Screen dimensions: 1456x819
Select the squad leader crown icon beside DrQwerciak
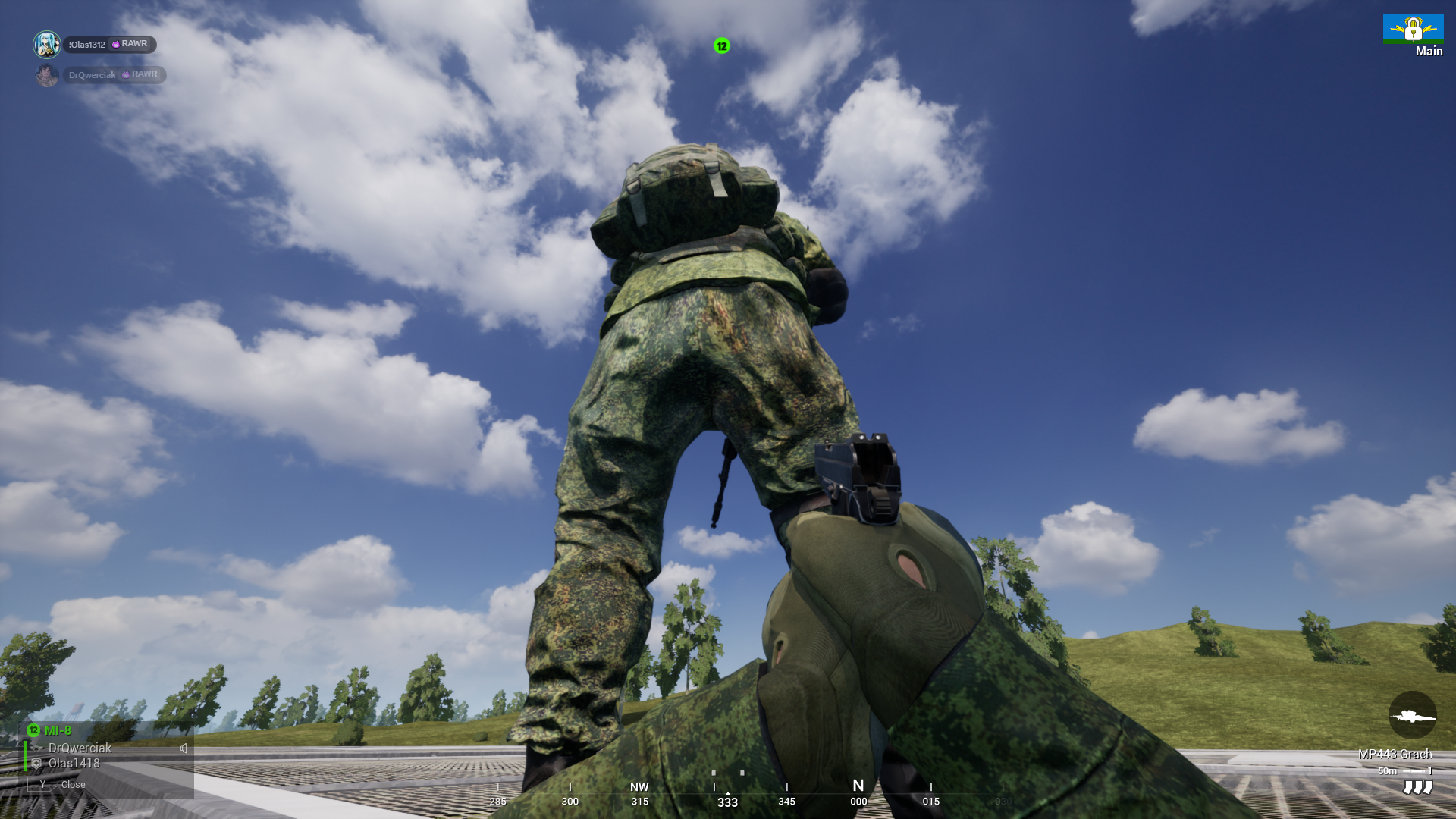tap(36, 748)
